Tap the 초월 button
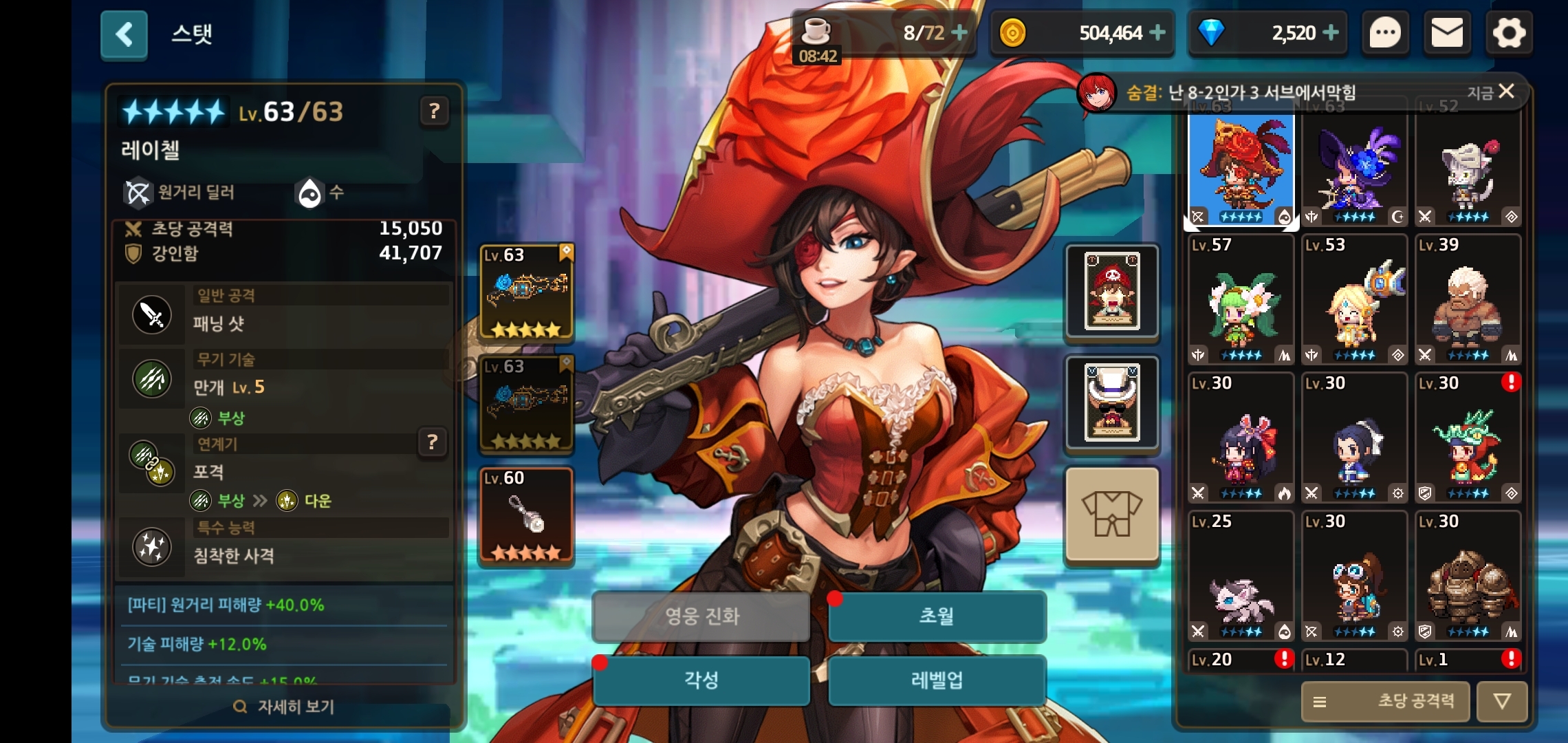This screenshot has width=1568, height=743. click(937, 616)
